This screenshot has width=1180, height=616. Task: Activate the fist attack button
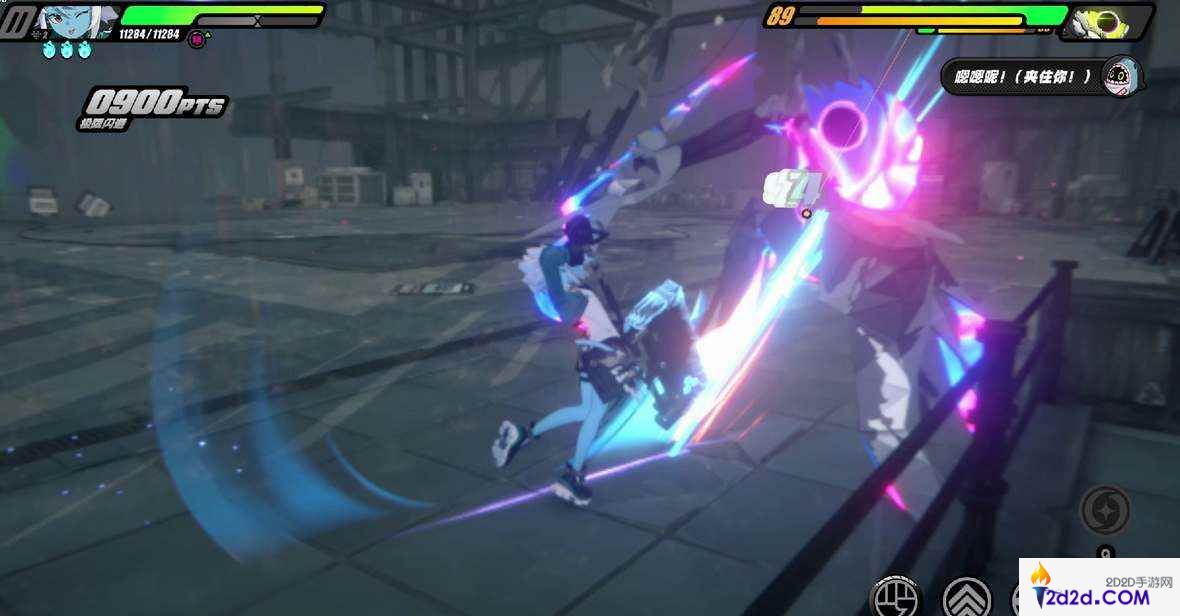pyautogui.click(x=895, y=597)
